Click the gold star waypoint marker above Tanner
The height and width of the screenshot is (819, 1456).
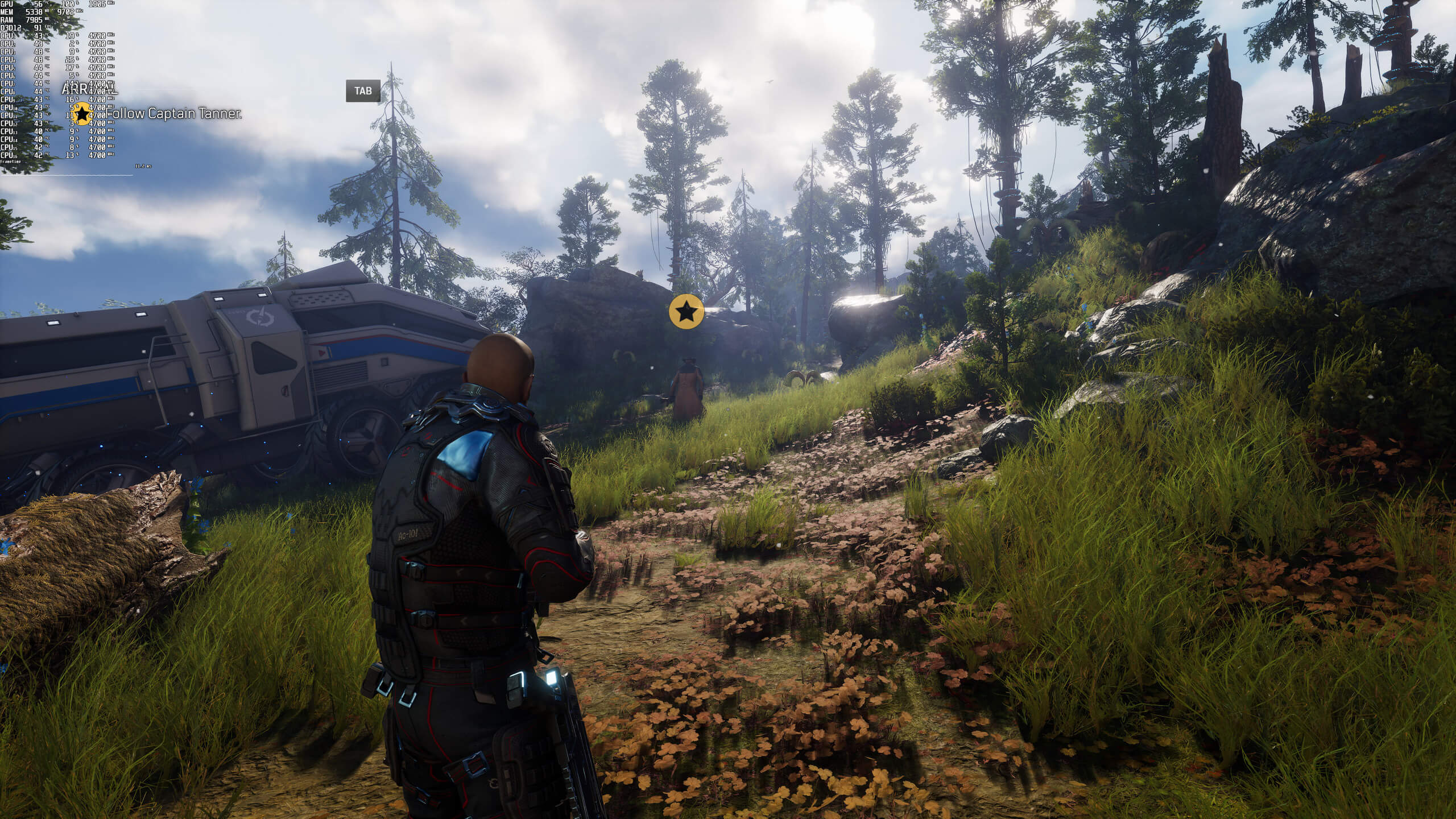point(686,311)
